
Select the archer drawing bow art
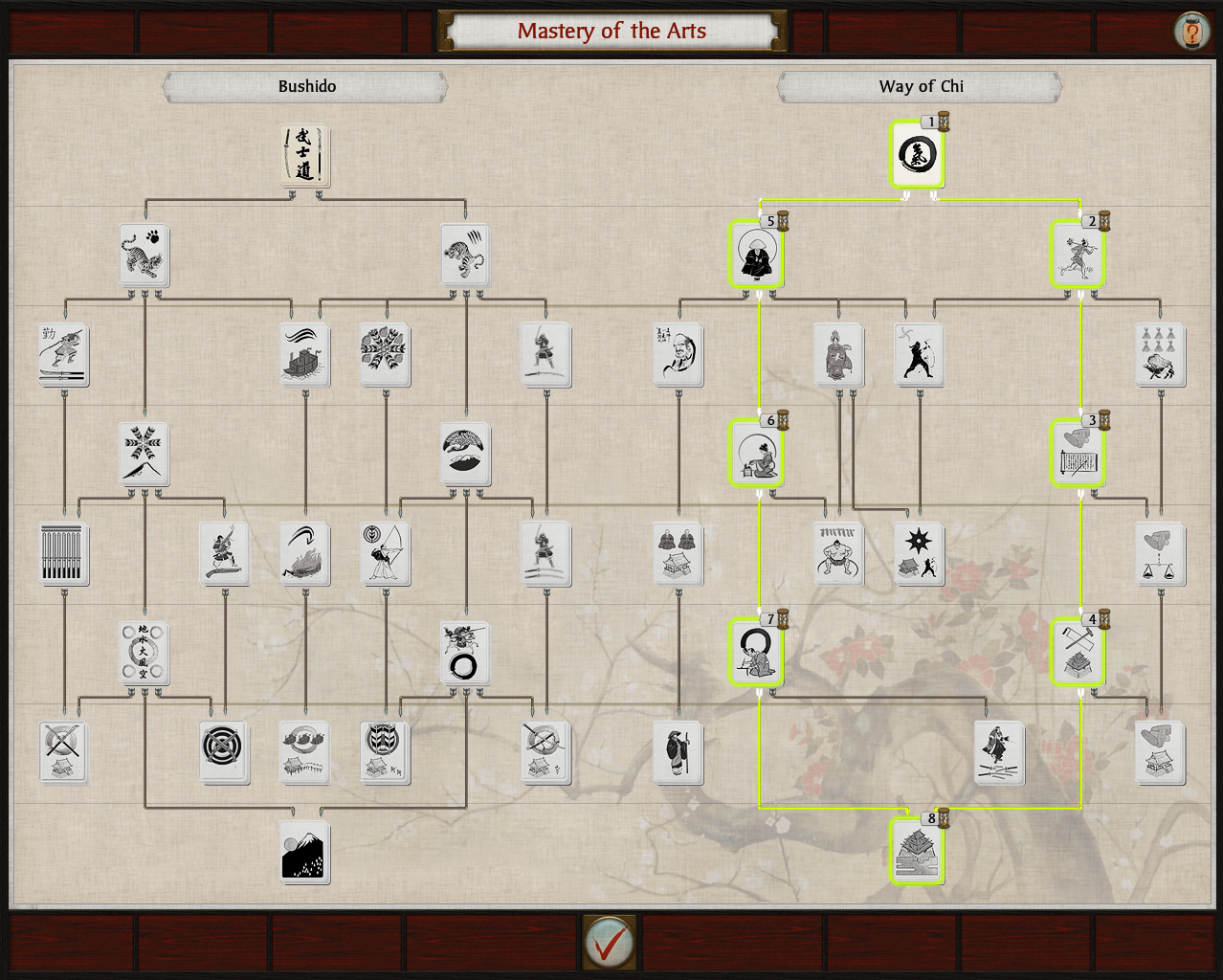pos(386,554)
